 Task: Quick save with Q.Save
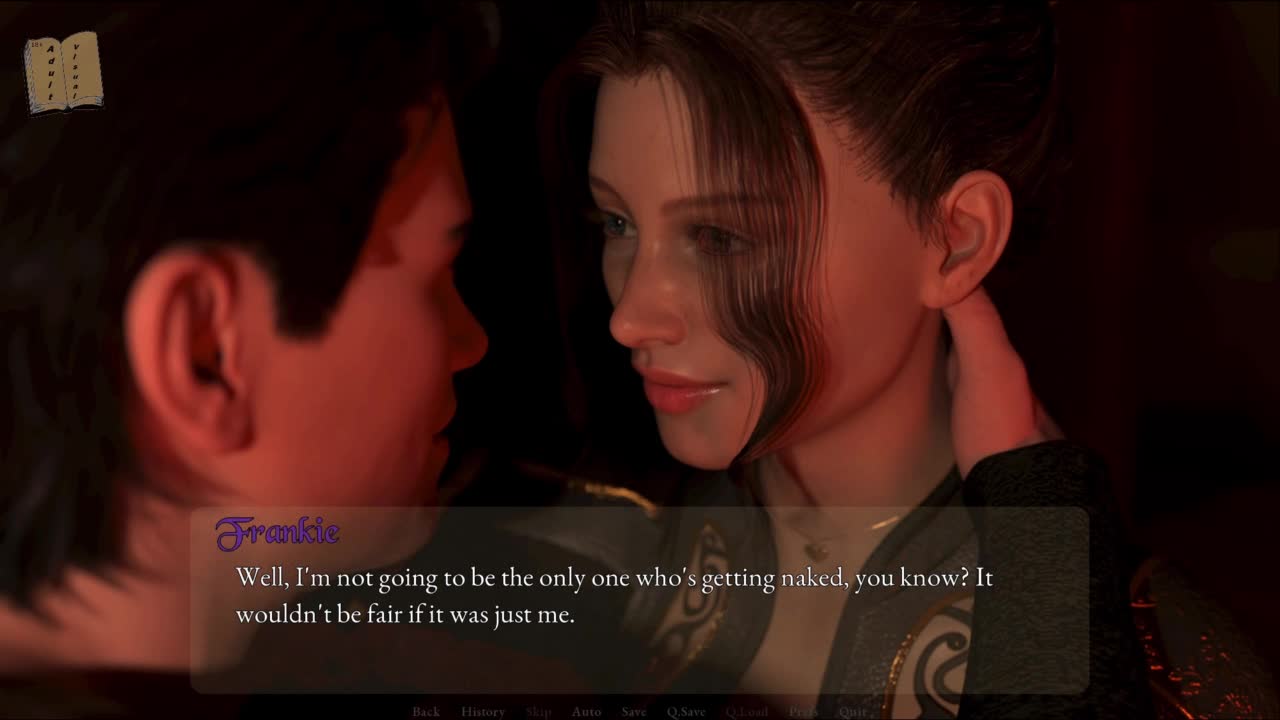click(686, 711)
